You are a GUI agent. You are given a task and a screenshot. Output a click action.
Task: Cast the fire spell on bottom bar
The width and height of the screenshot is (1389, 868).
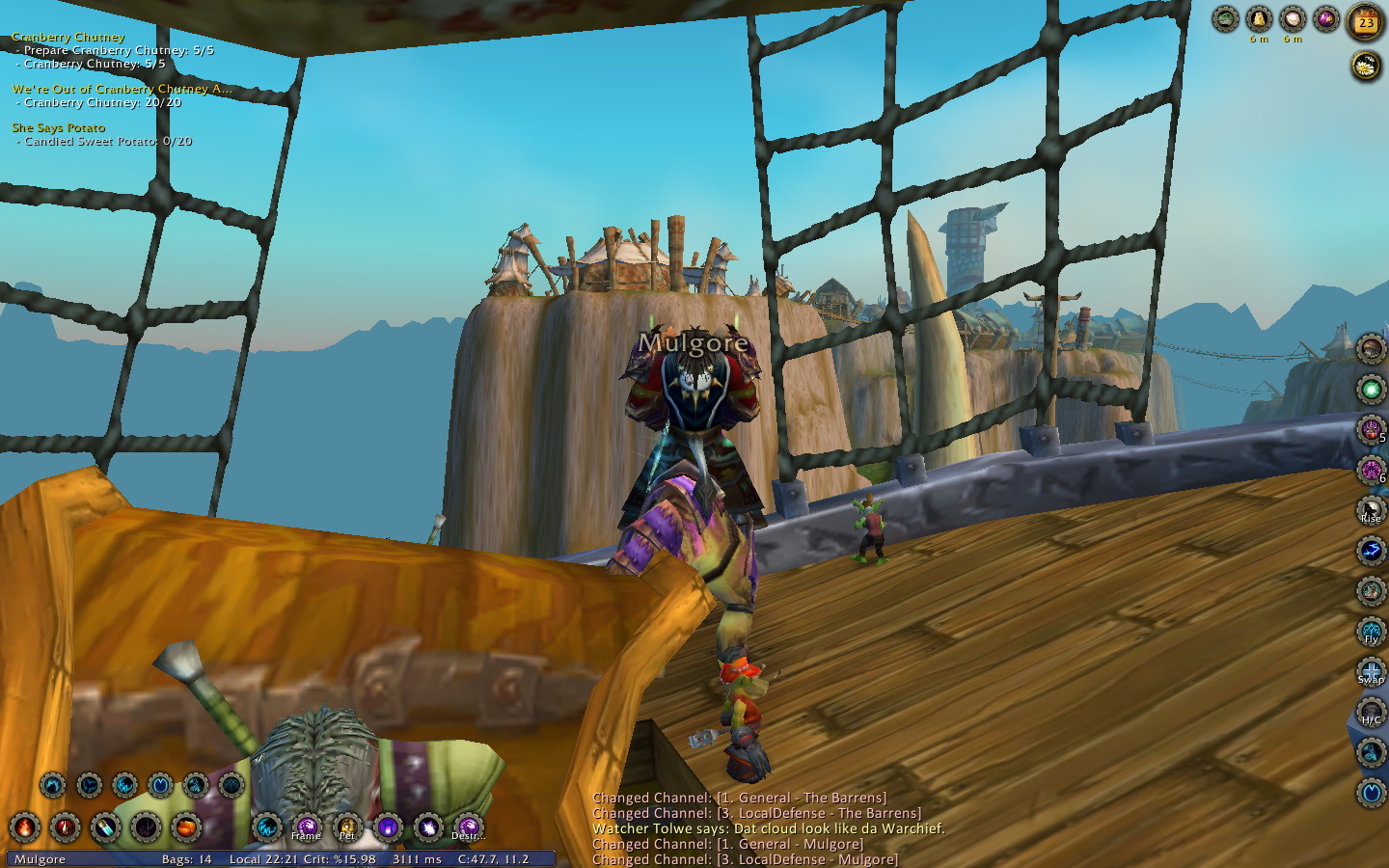pyautogui.click(x=24, y=827)
